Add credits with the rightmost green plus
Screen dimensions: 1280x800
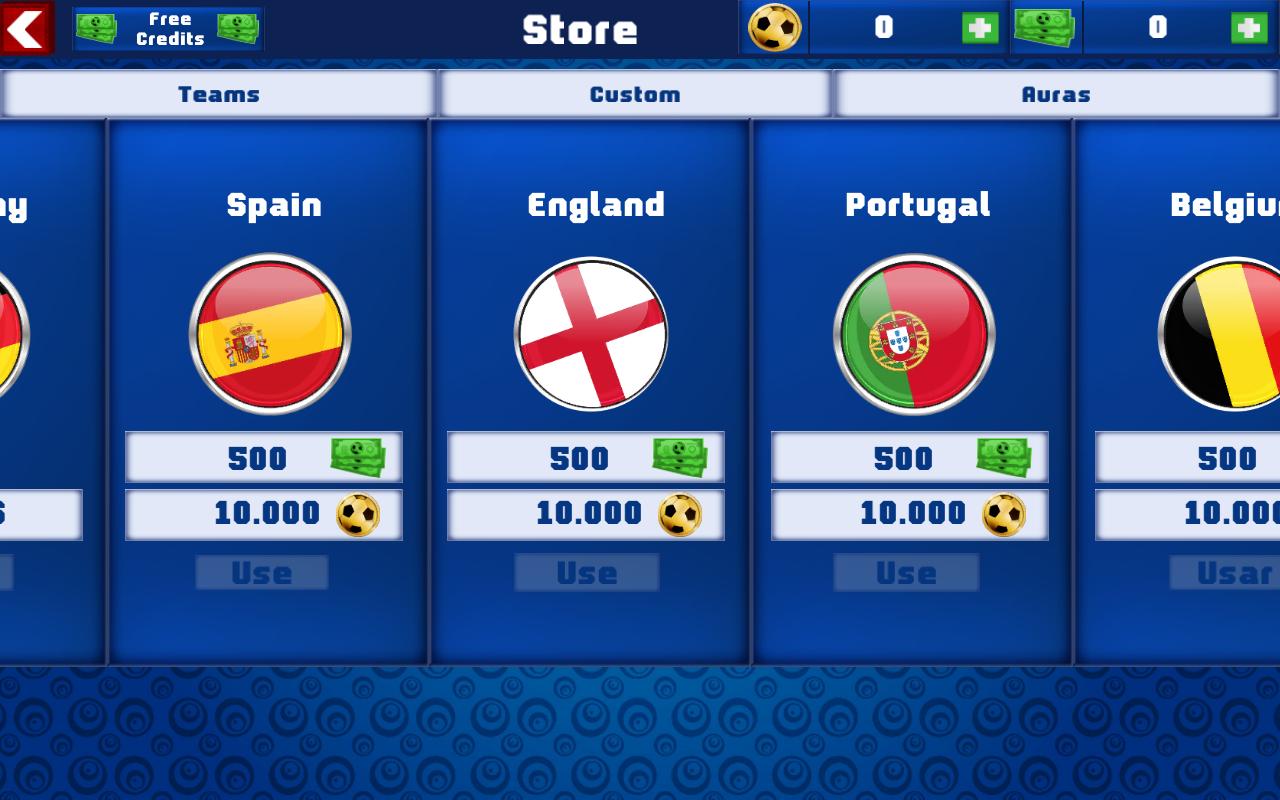click(x=1246, y=28)
